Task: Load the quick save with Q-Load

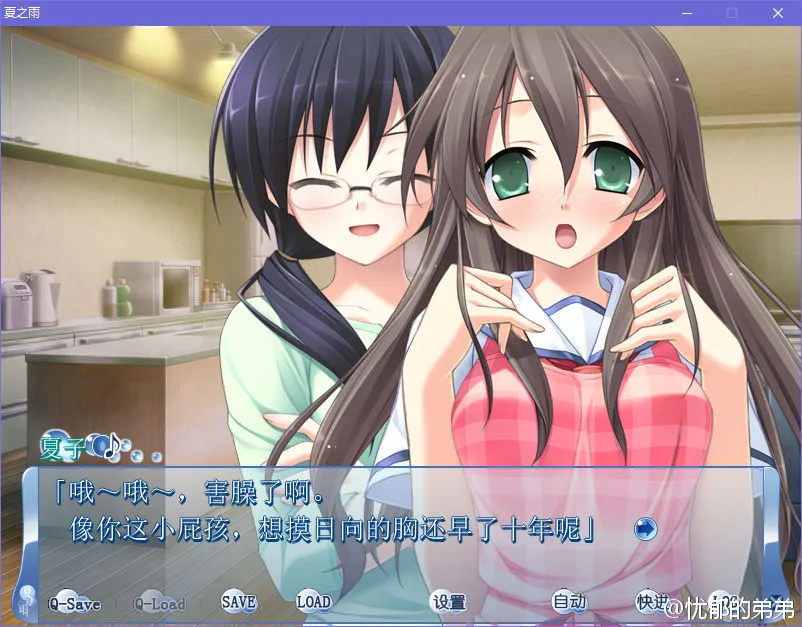Action: [x=160, y=603]
